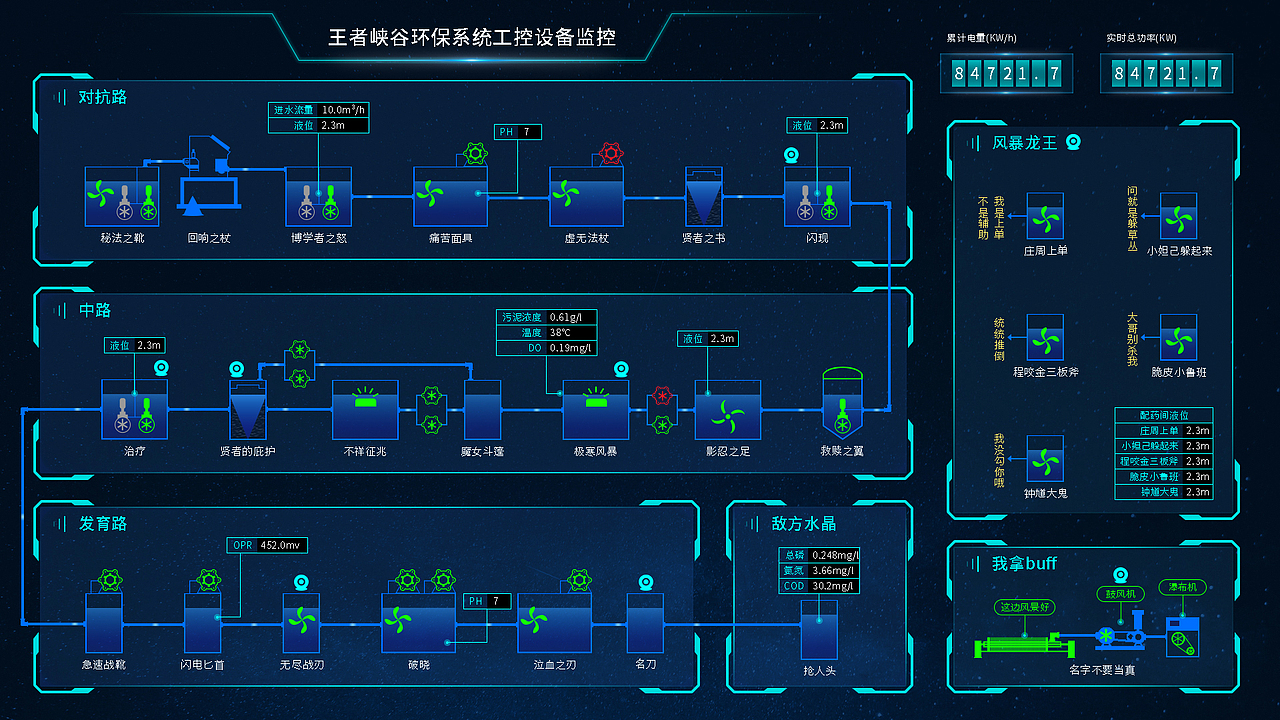Screen dimensions: 1280x720
Task: Click the blue blower pump icon in 我拿buff
Action: point(1107,635)
